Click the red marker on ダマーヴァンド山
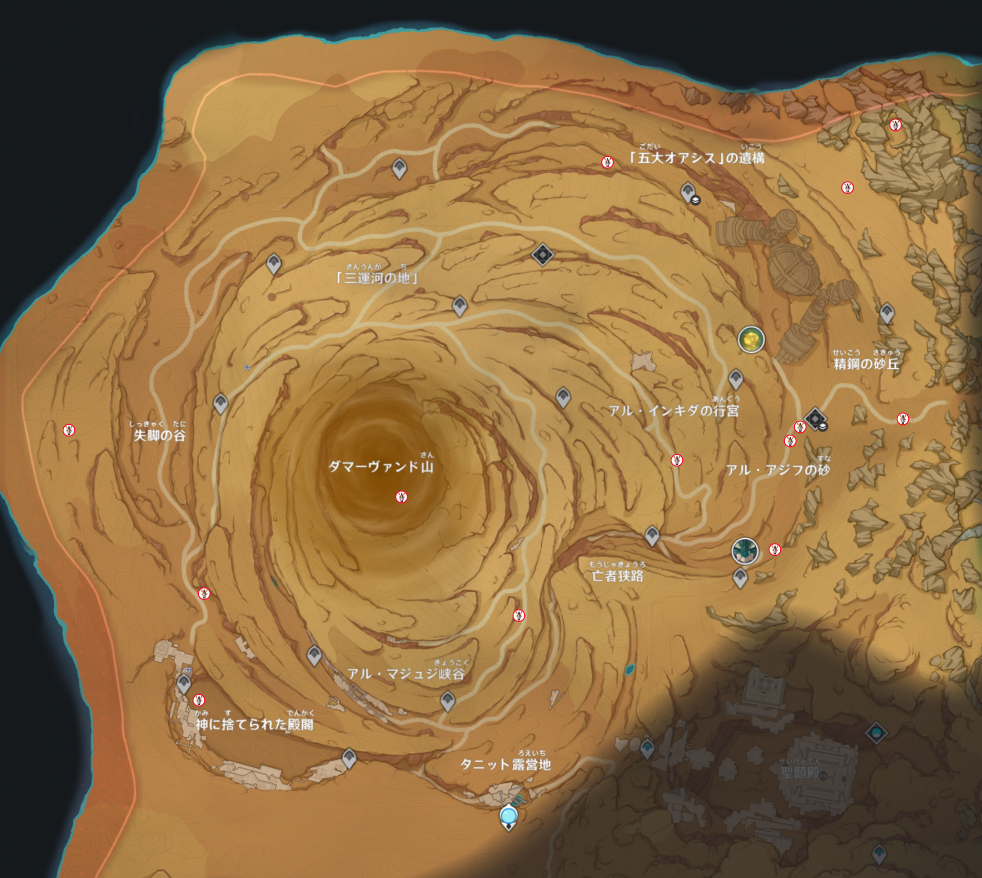The image size is (982, 878). 401,497
